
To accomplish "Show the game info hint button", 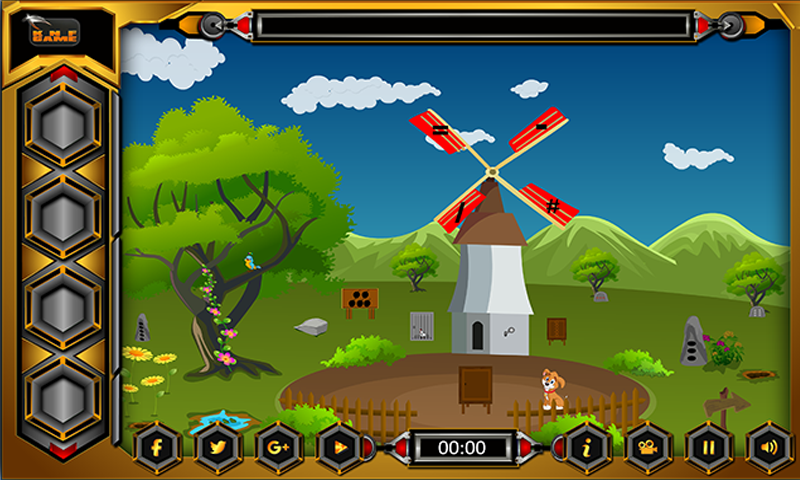I will click(588, 447).
